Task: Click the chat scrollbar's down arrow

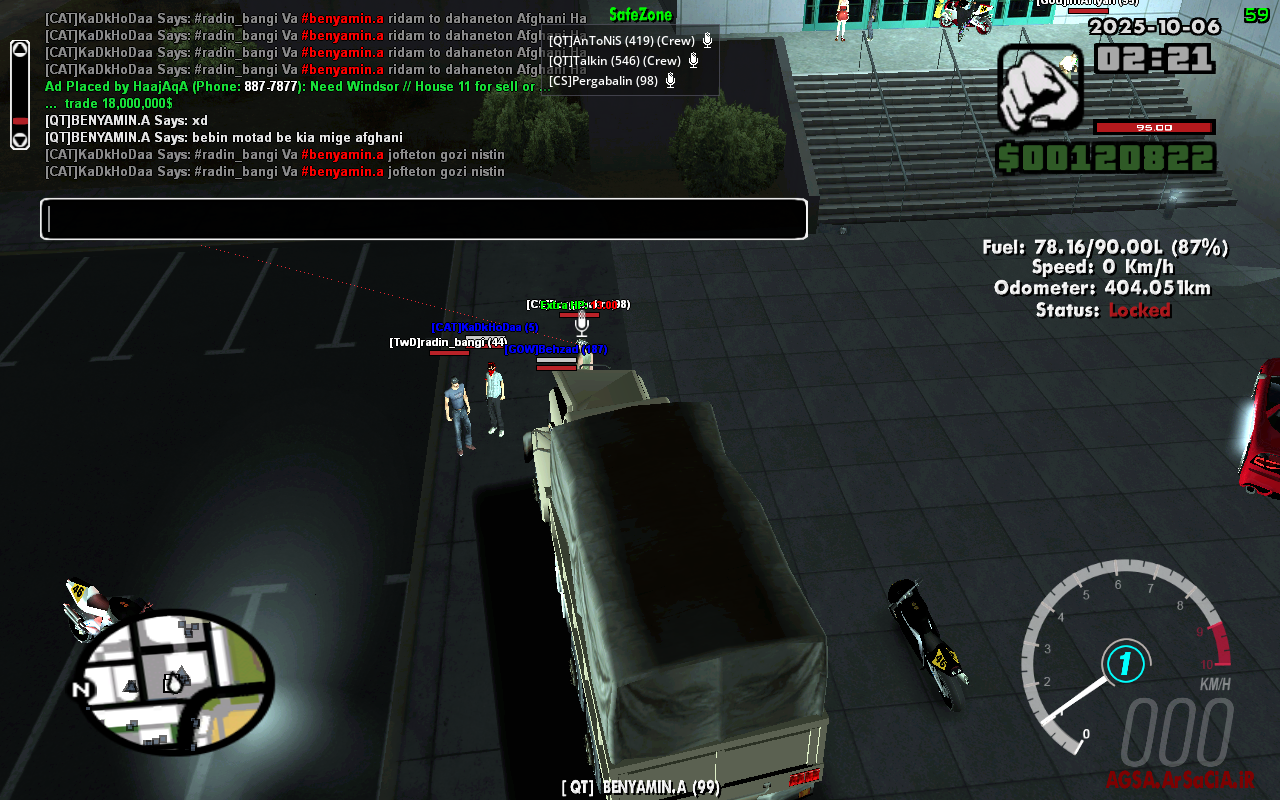Action: click(x=20, y=140)
